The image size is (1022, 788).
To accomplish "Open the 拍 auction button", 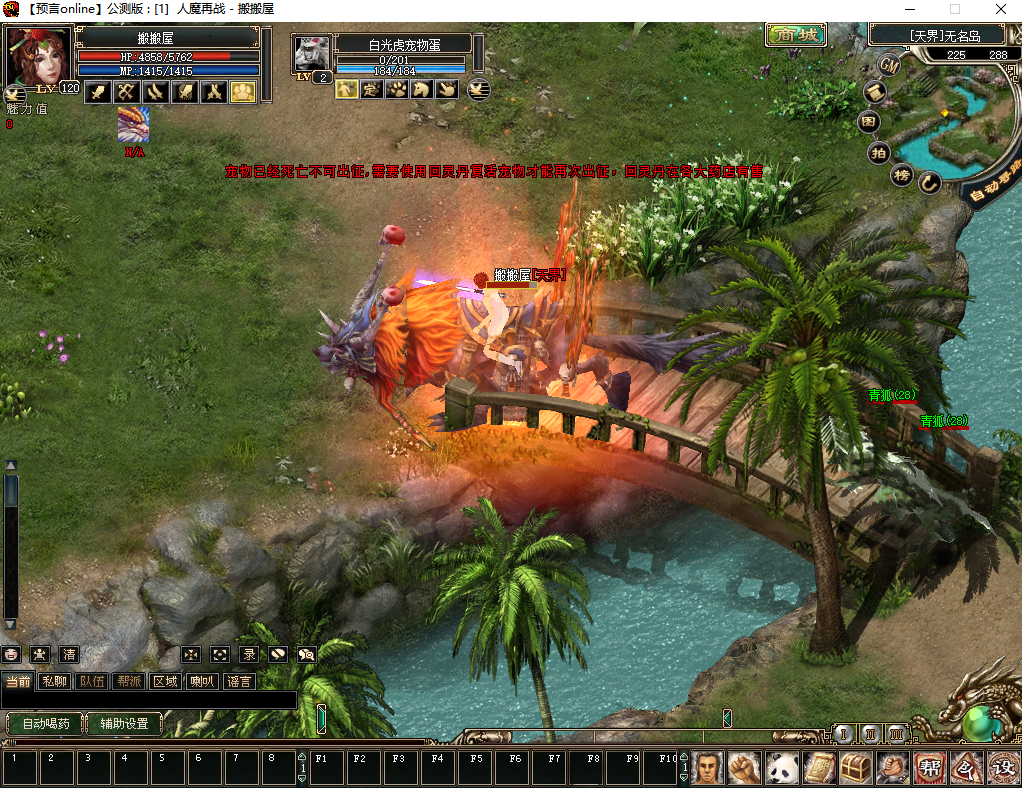I will click(x=878, y=152).
